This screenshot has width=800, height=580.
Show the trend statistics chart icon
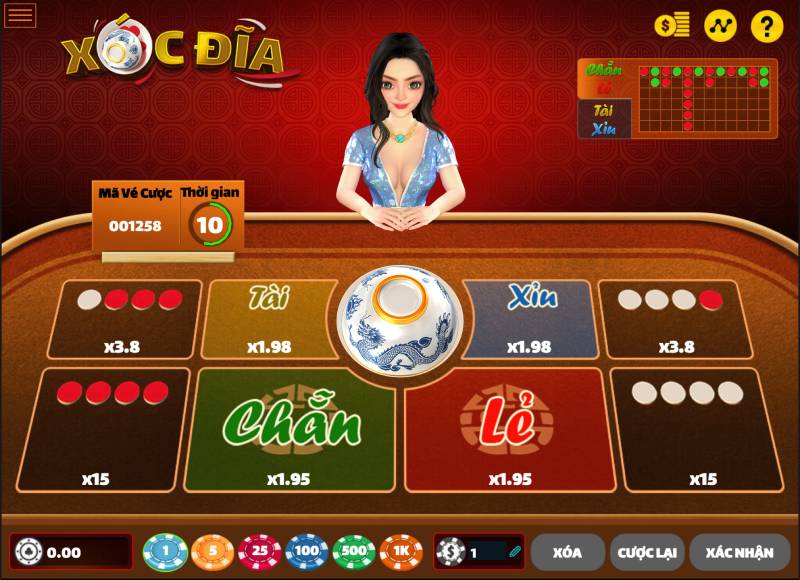(720, 26)
